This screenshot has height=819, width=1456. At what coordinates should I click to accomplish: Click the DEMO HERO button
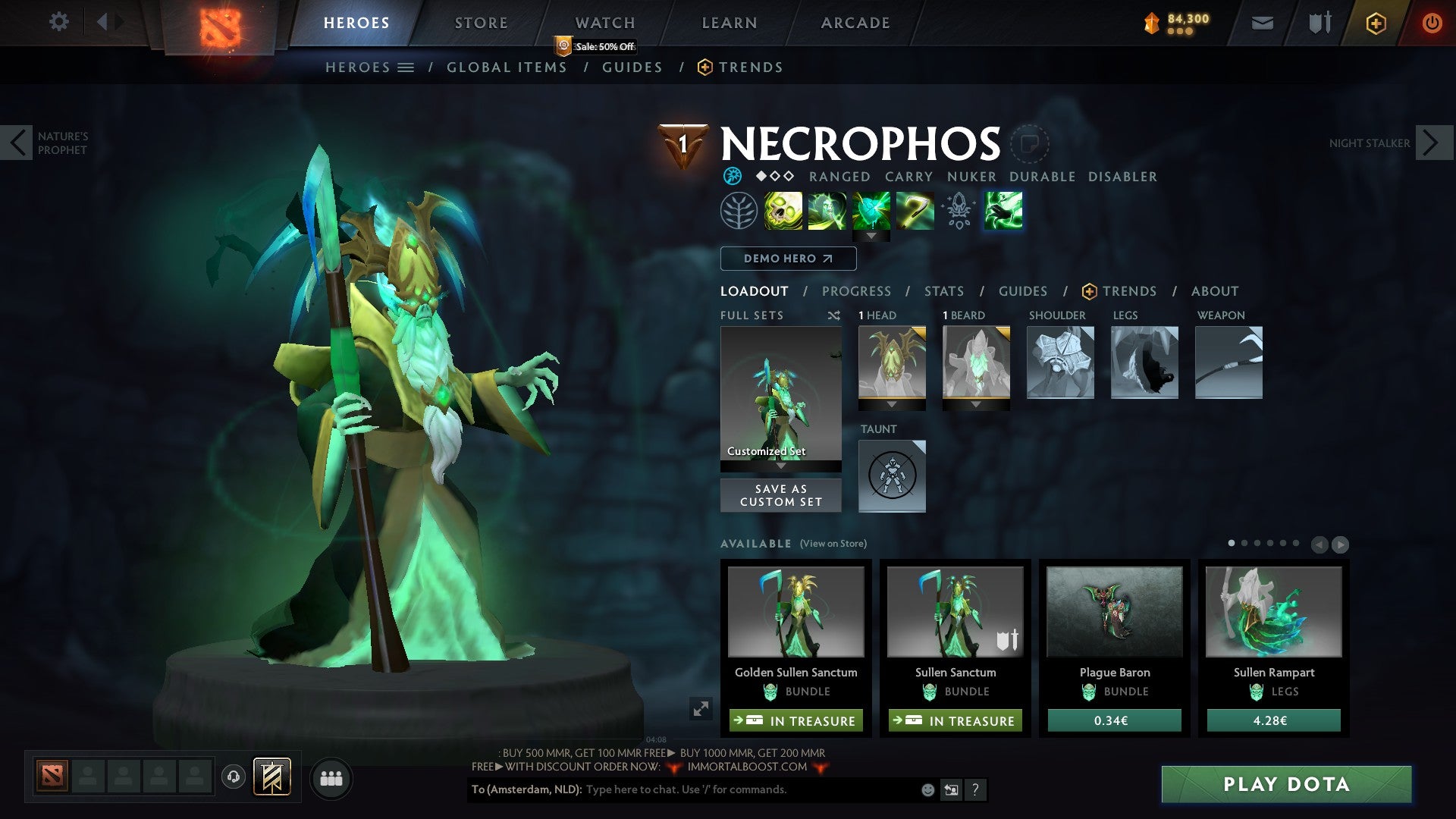787,259
